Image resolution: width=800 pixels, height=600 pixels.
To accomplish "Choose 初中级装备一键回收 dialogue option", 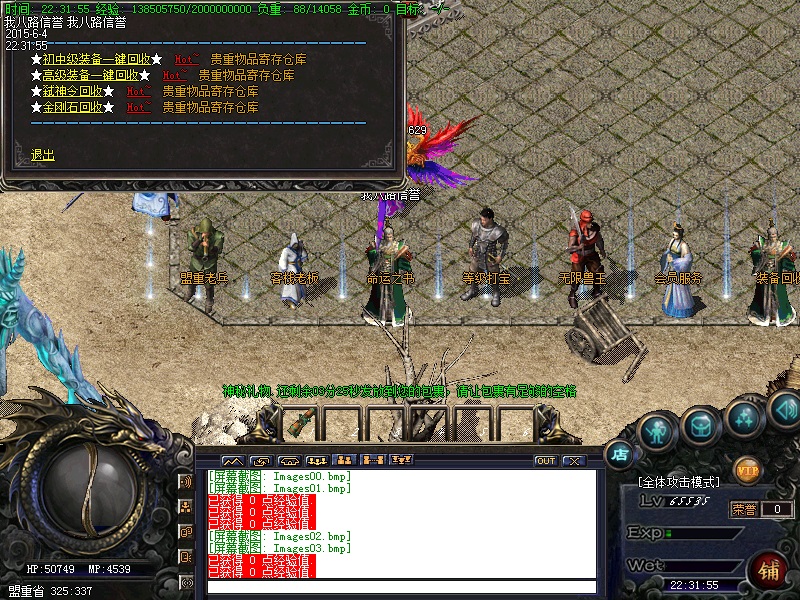I will [x=96, y=59].
